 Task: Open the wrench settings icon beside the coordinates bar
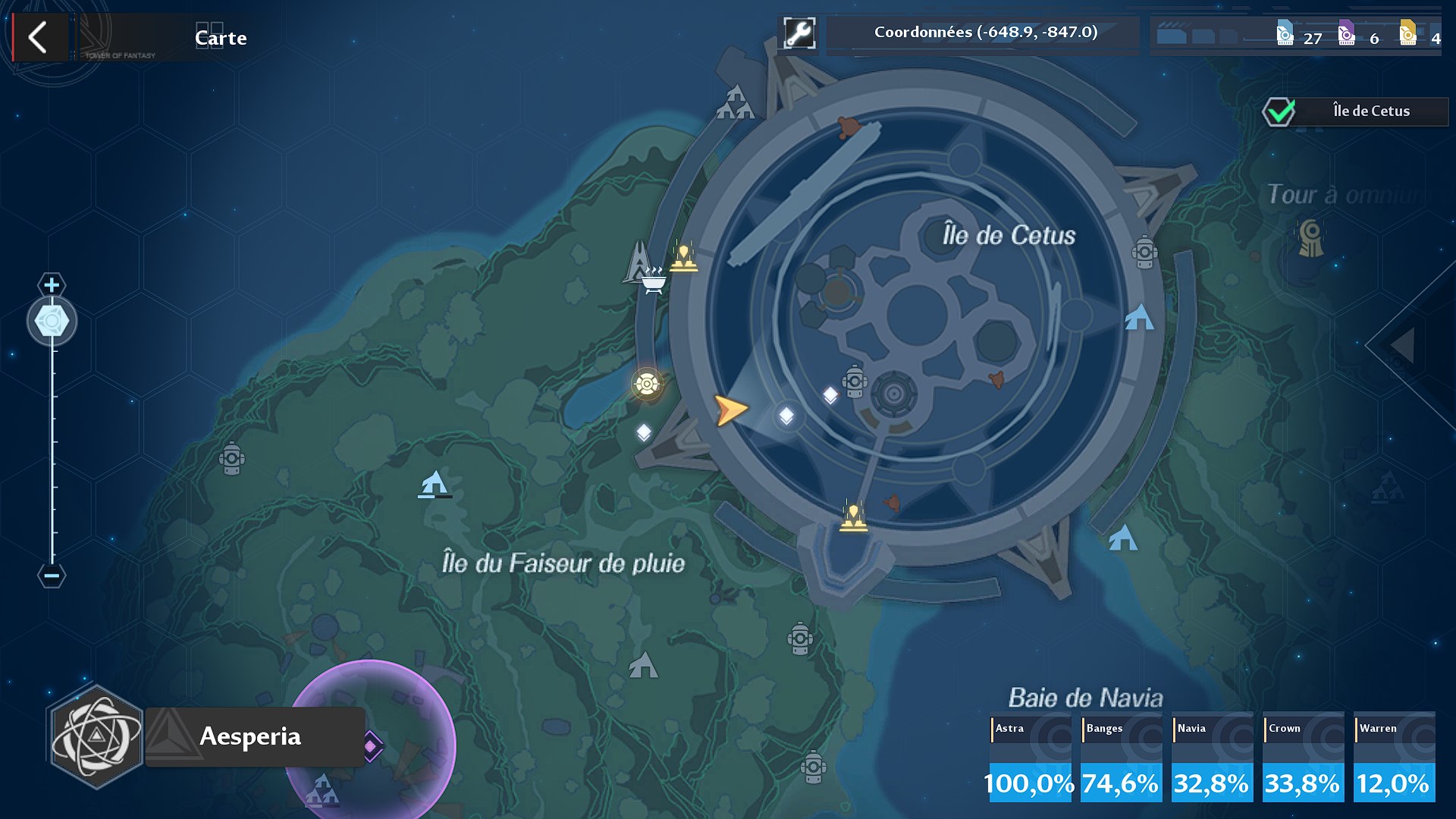click(799, 33)
